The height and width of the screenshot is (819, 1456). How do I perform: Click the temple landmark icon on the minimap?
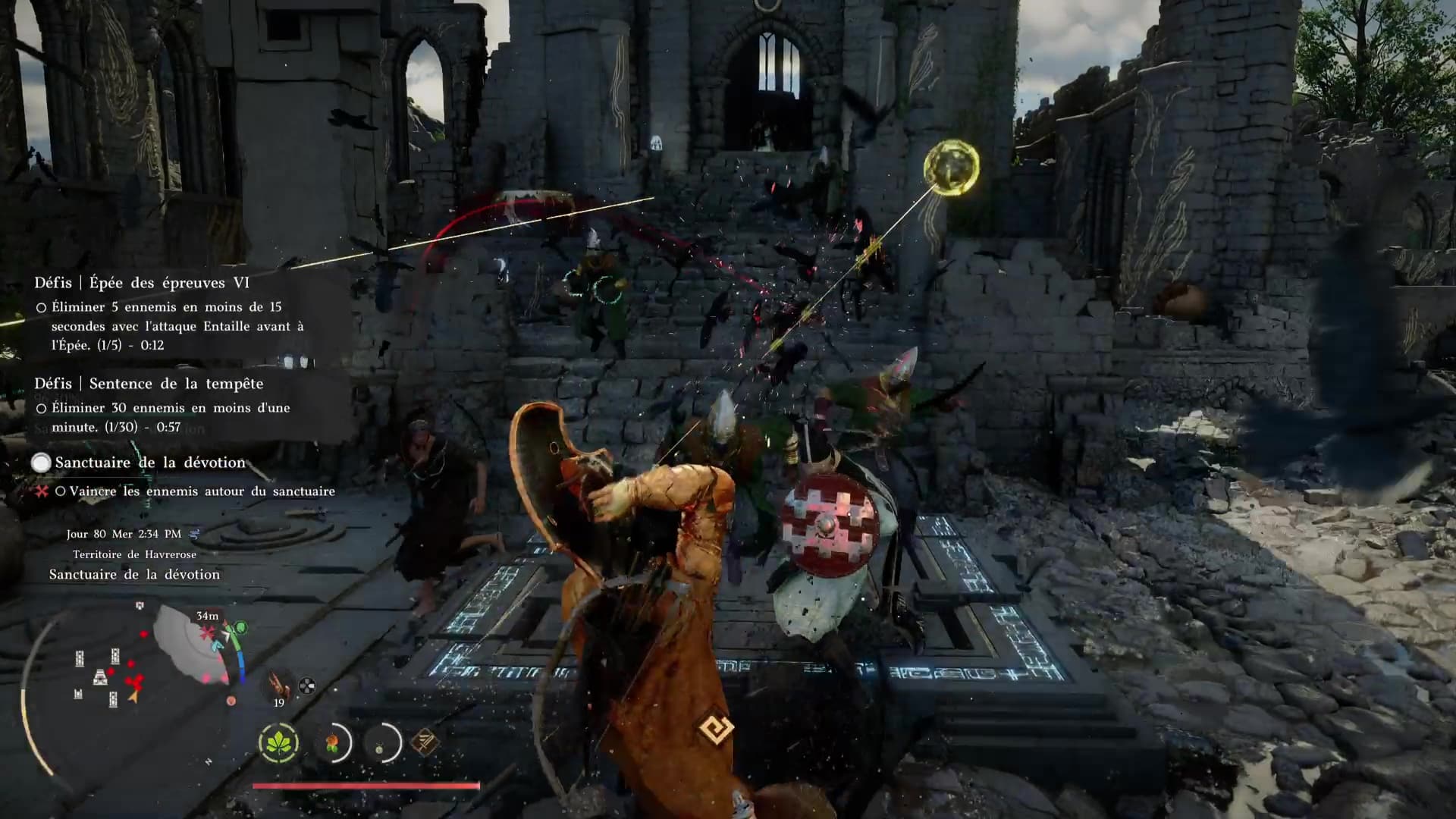click(100, 677)
